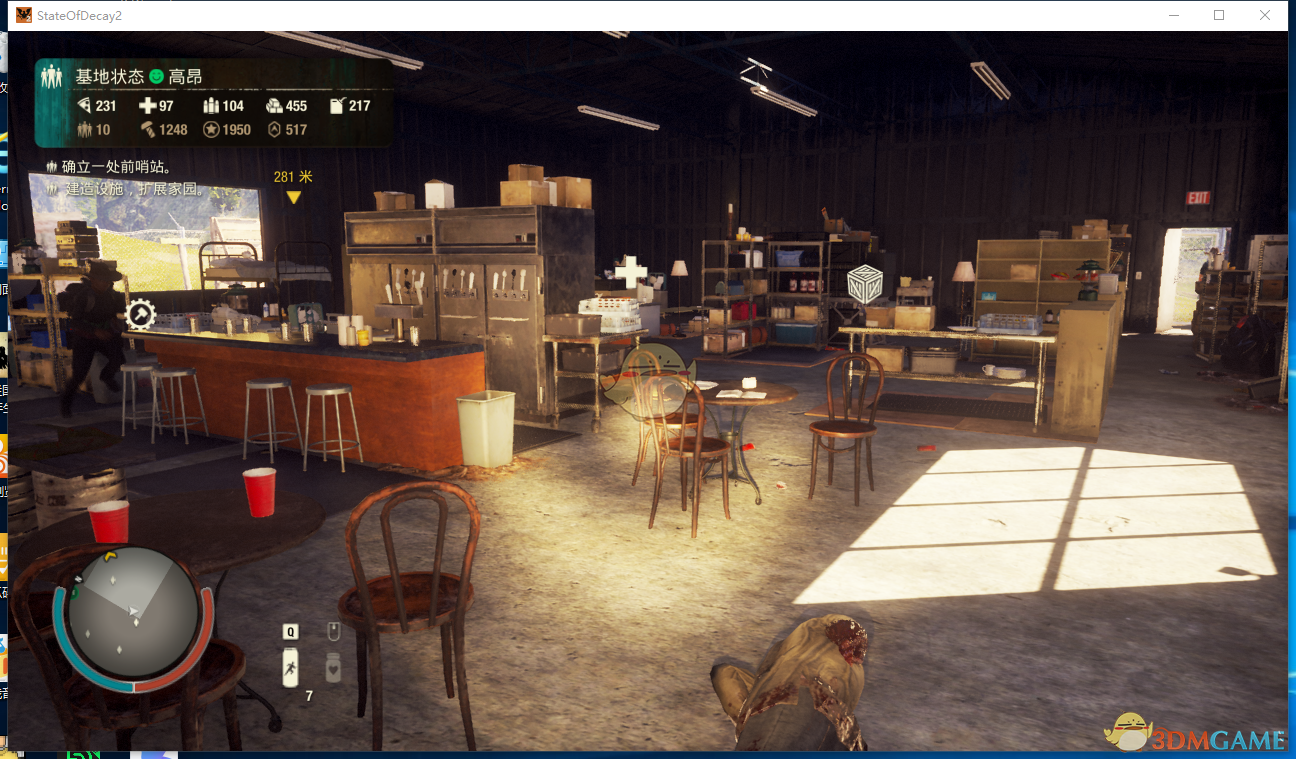Maximize the StateOfDecay2 window

(x=1219, y=15)
